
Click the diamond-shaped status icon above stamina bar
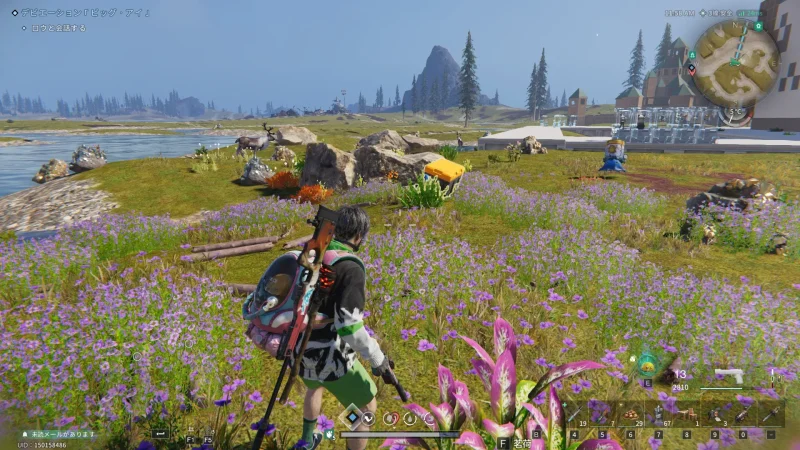pos(353,416)
